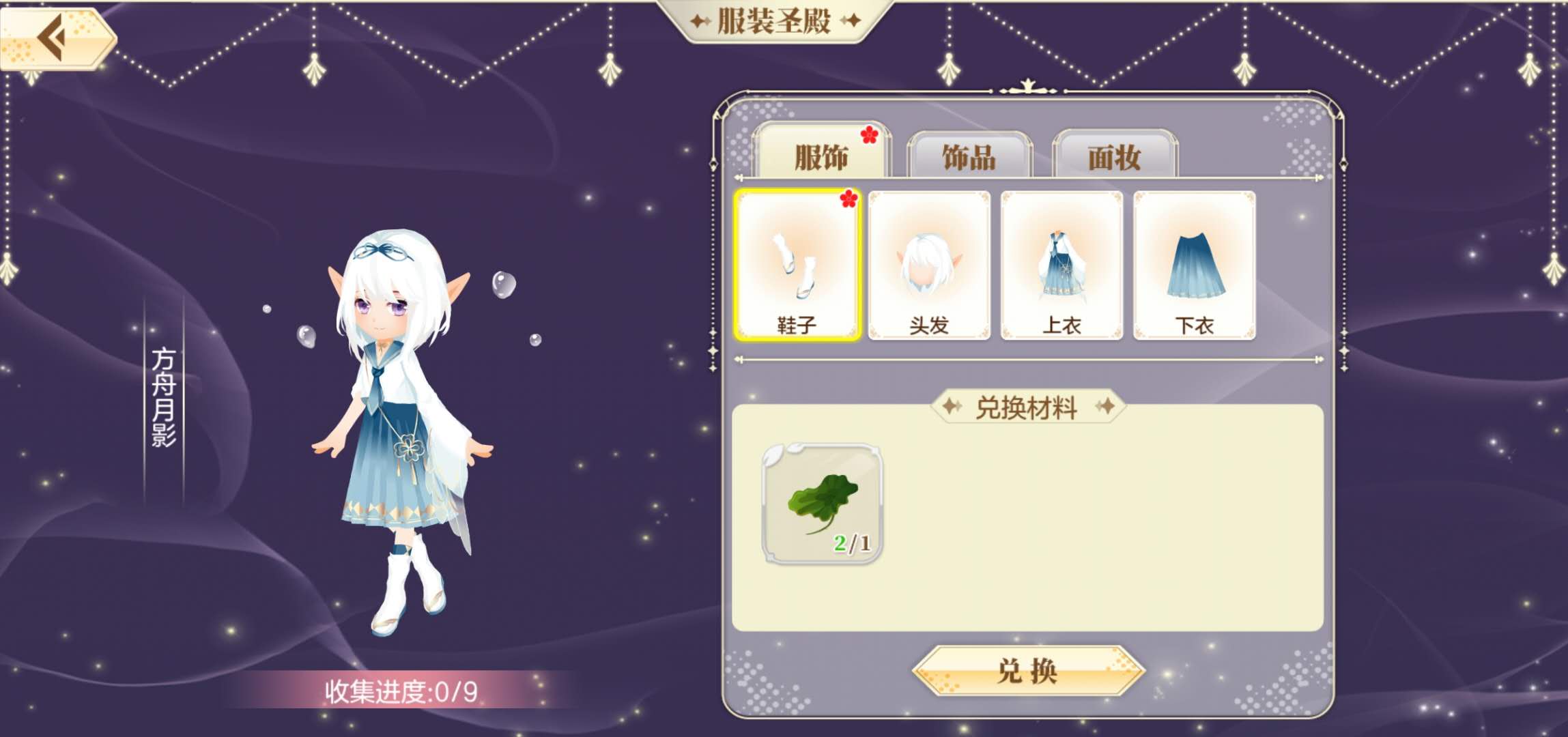Confirm with the 兑换 exchange button
1568x737 pixels.
tap(1027, 671)
